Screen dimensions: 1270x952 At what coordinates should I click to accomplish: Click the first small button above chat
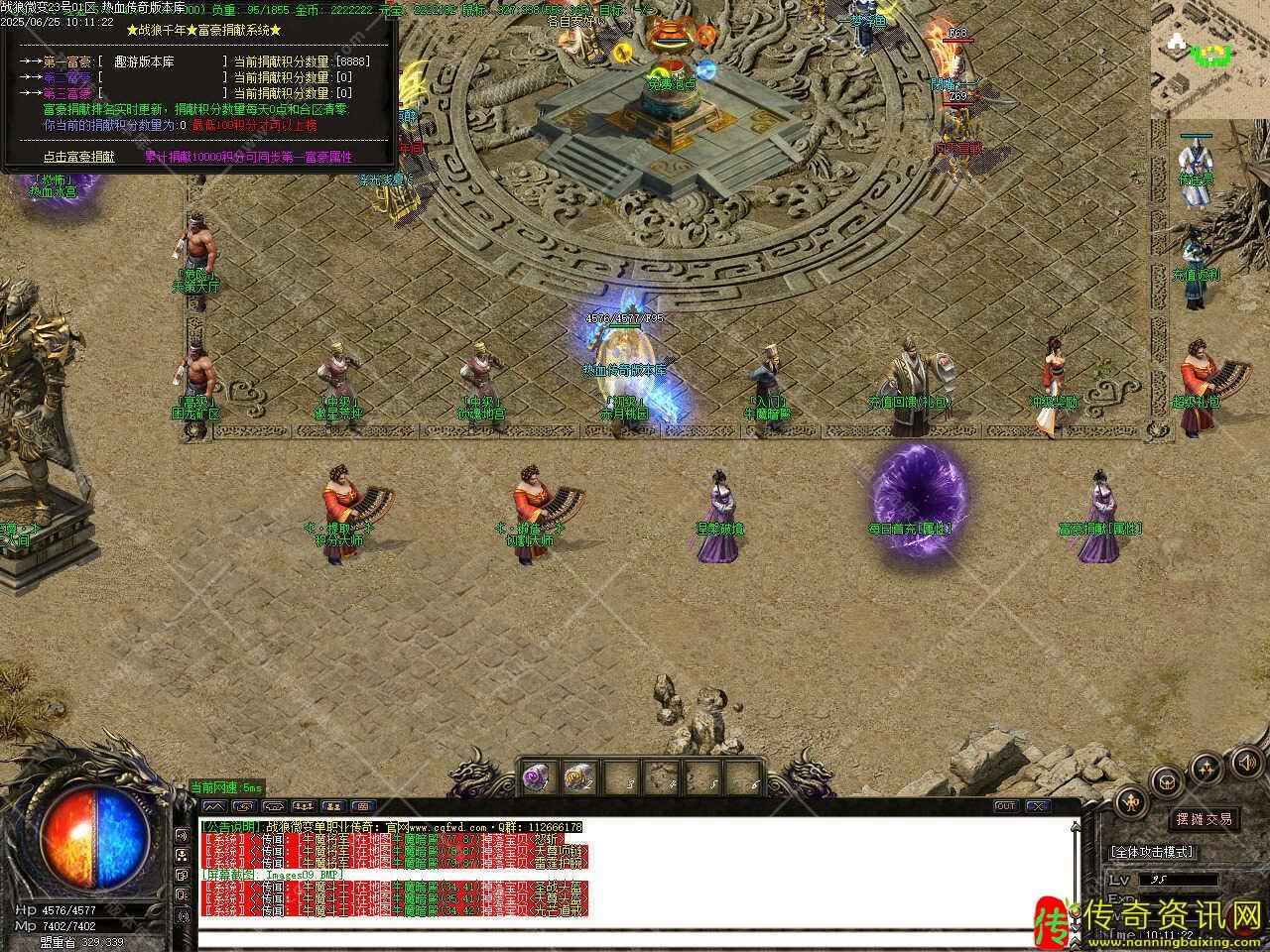(213, 806)
